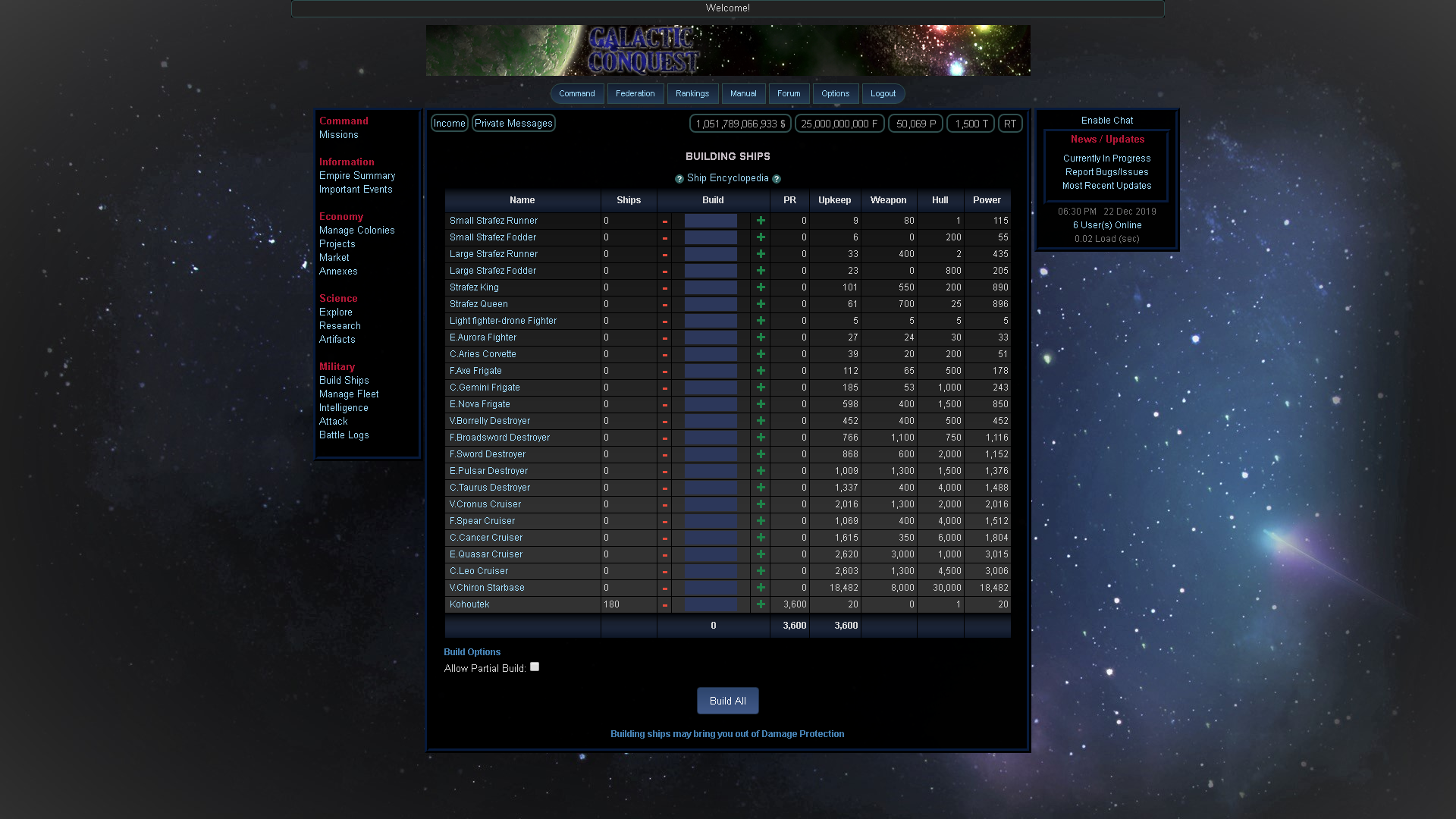Viewport: 1456px width, 819px height.
Task: Add one Strafez King to build queue
Action: coord(761,287)
